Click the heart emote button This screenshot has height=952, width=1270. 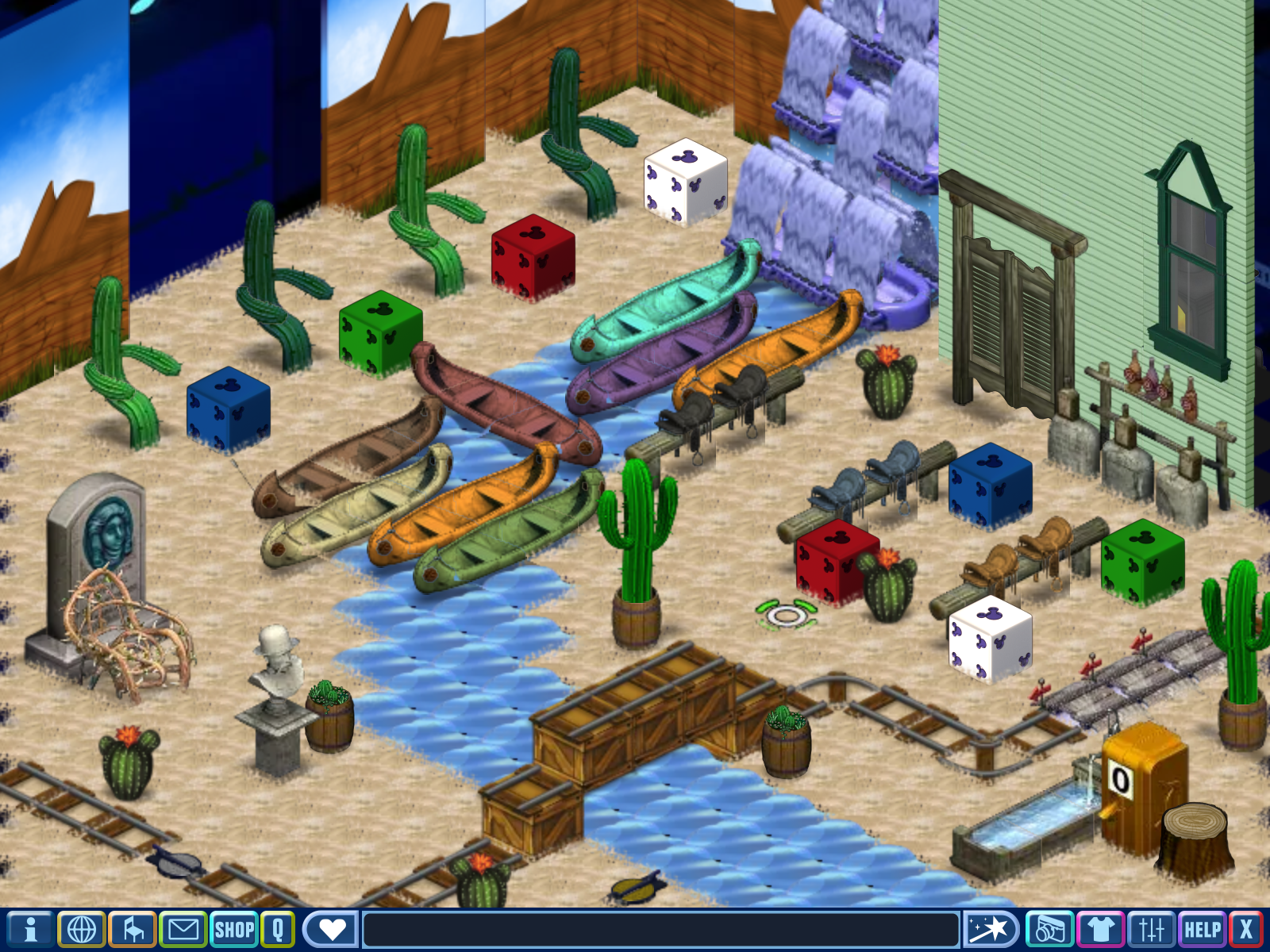click(331, 929)
